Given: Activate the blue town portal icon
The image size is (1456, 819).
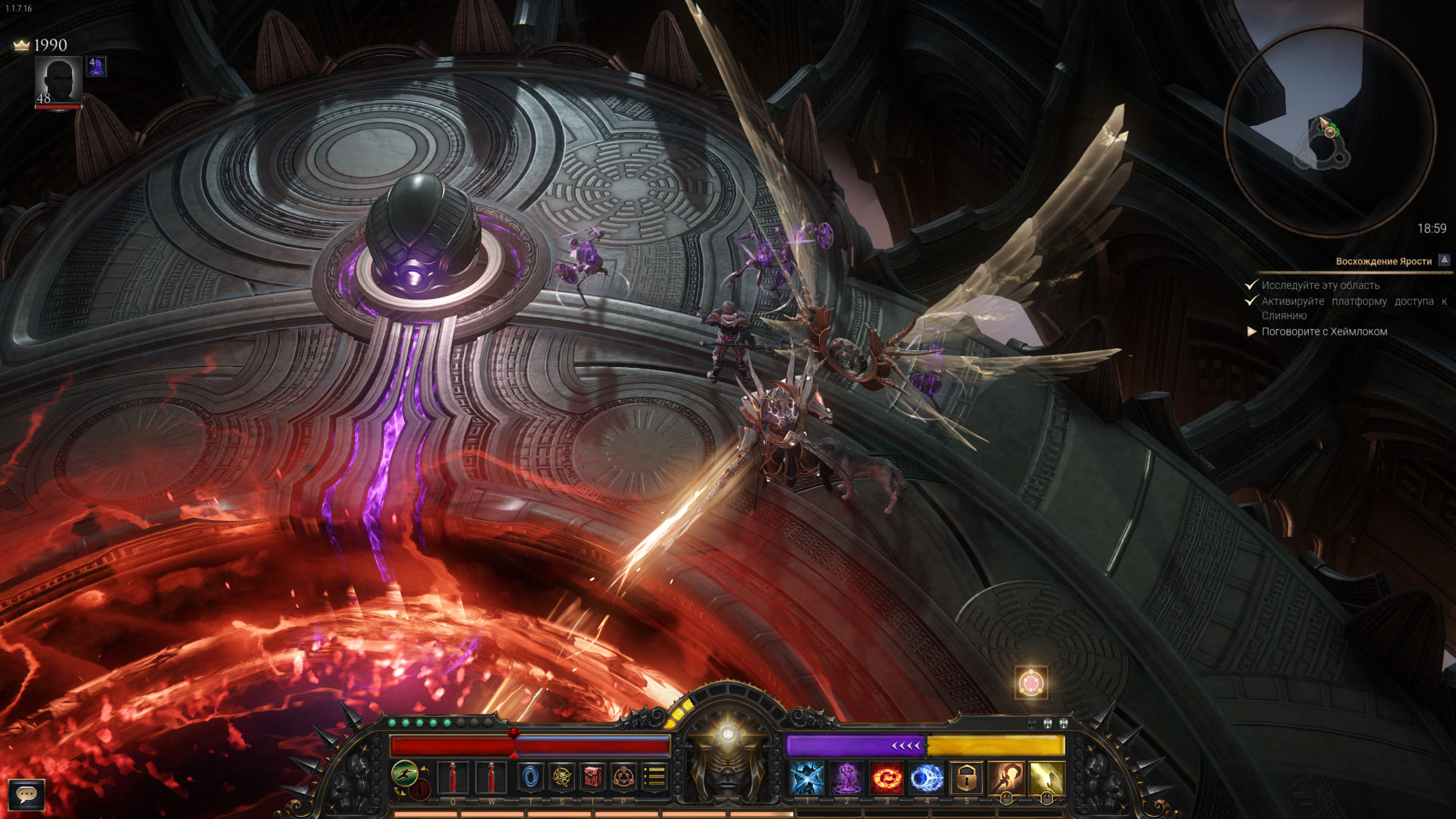Looking at the screenshot, I should tap(531, 777).
